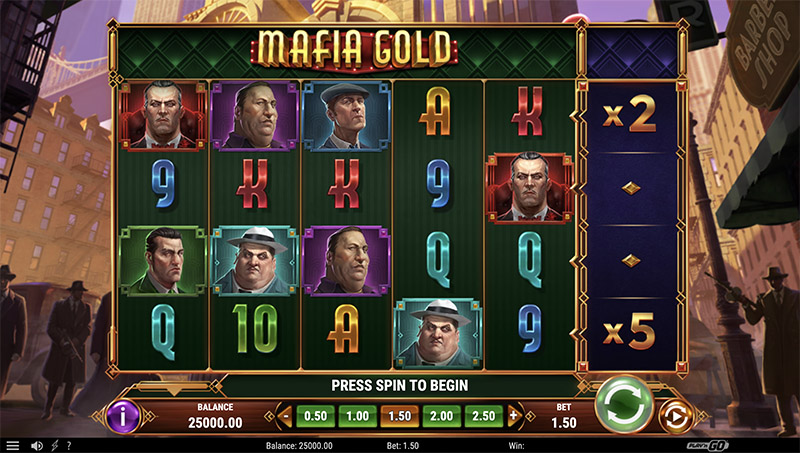This screenshot has height=453, width=800.
Task: Open the question mark help
Action: coord(68,445)
